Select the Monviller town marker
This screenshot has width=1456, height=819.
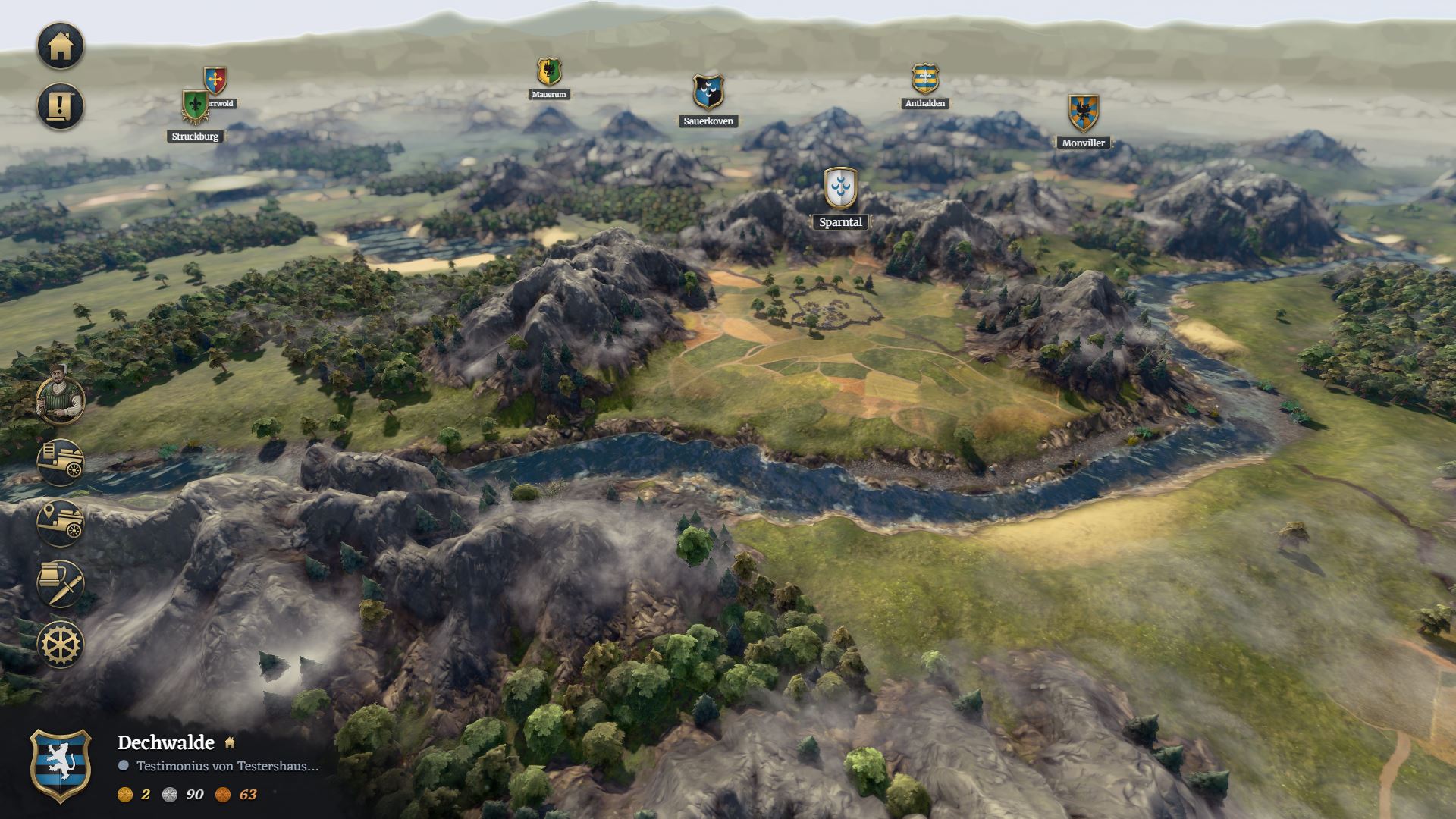tap(1083, 112)
